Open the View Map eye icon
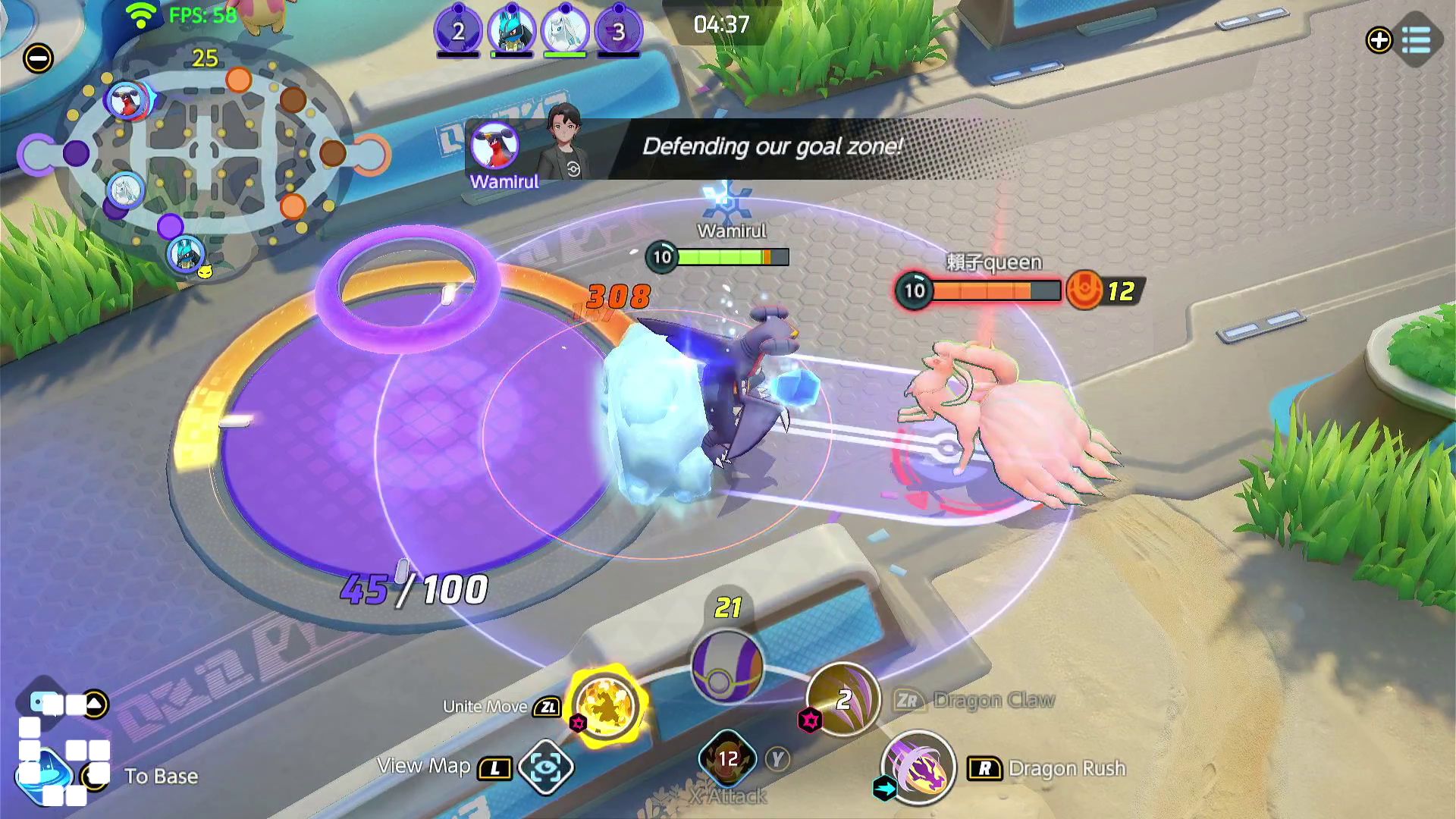This screenshot has width=1456, height=819. click(x=548, y=767)
